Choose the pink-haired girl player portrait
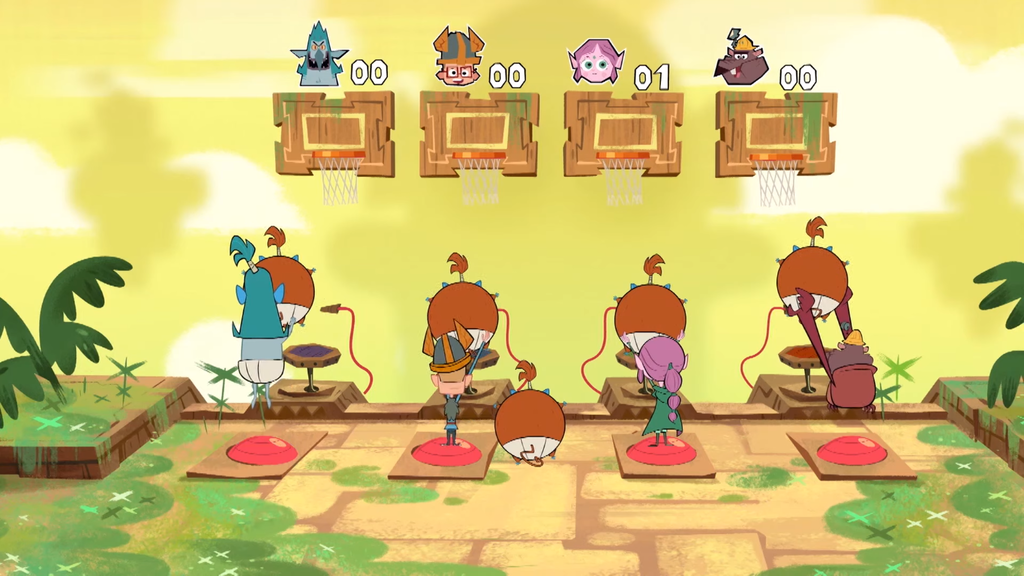 595,62
